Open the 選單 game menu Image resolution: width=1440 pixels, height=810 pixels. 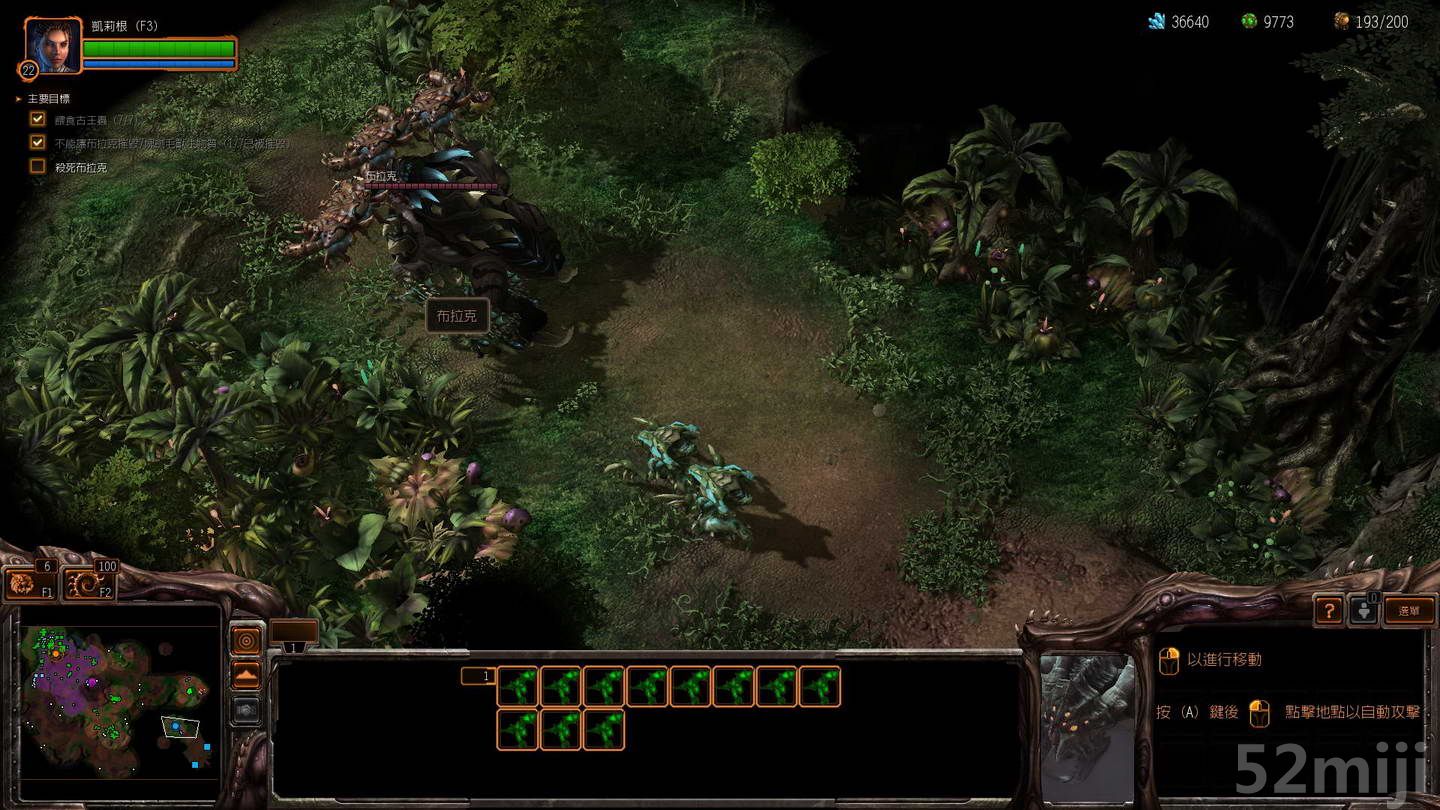coord(1409,610)
